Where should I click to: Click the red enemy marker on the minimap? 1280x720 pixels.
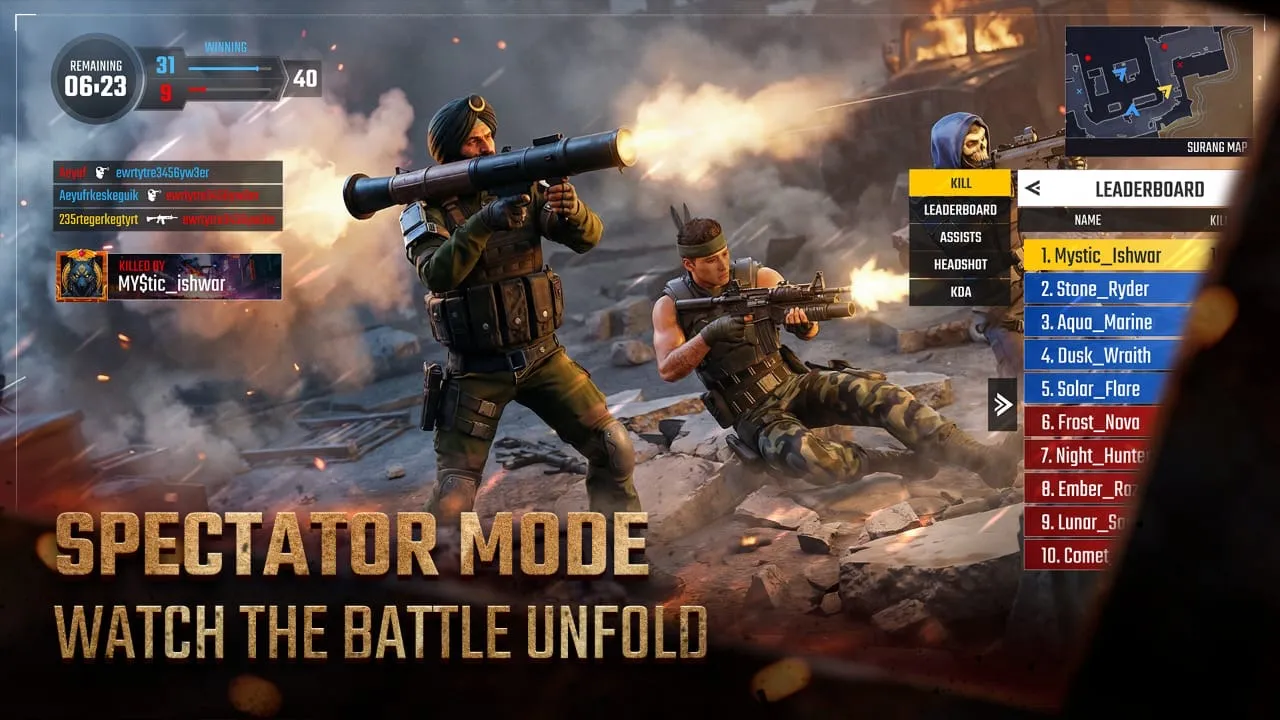[x=1165, y=46]
